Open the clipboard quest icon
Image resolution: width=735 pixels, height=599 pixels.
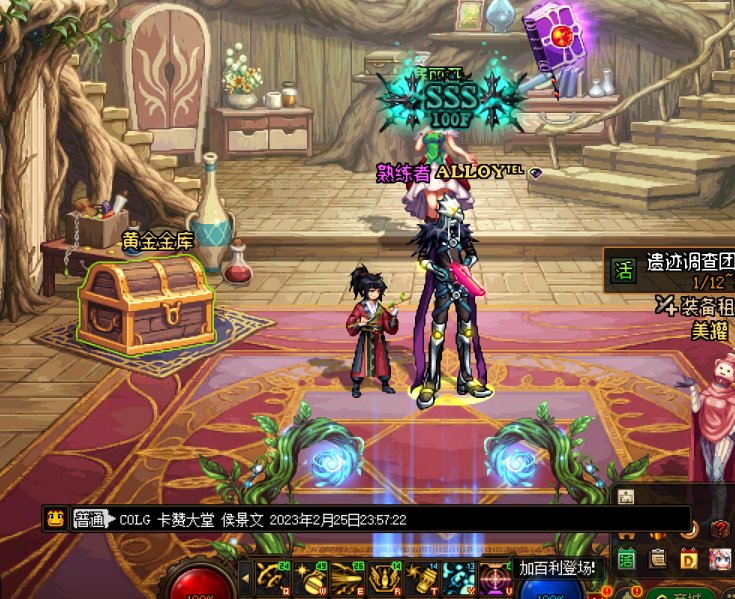(x=659, y=557)
